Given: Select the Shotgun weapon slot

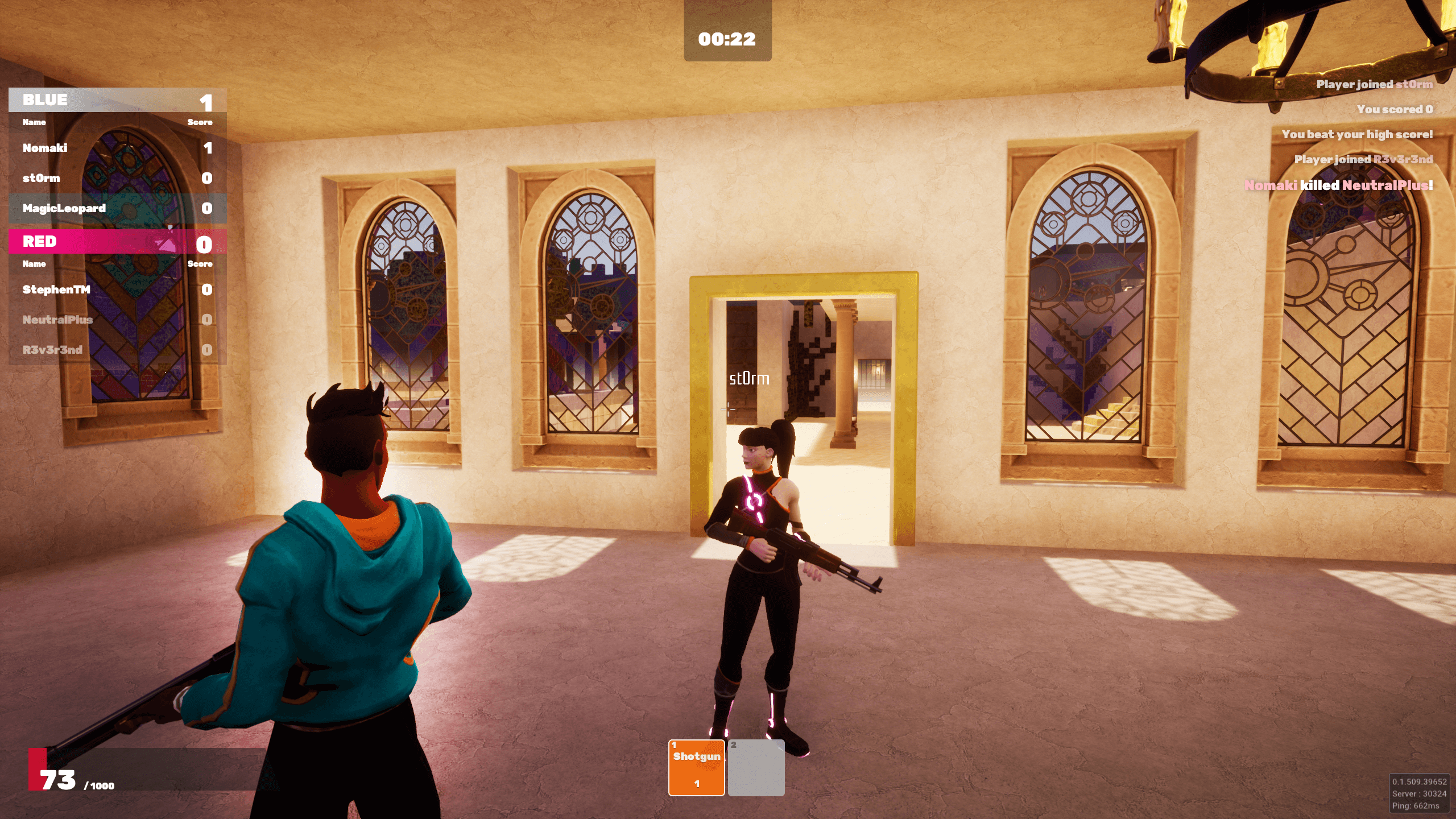Looking at the screenshot, I should (x=696, y=767).
